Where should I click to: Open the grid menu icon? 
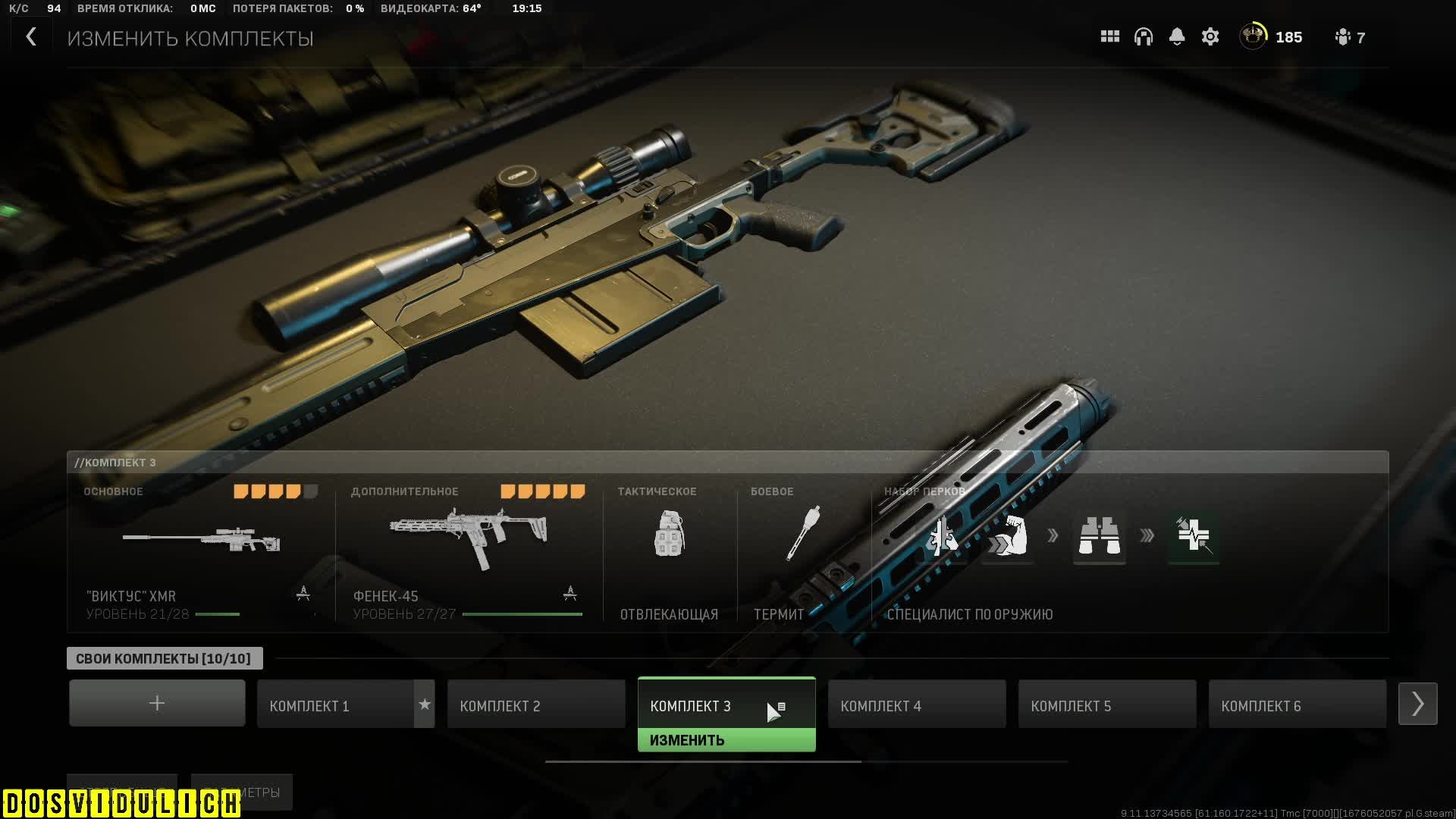[1109, 37]
